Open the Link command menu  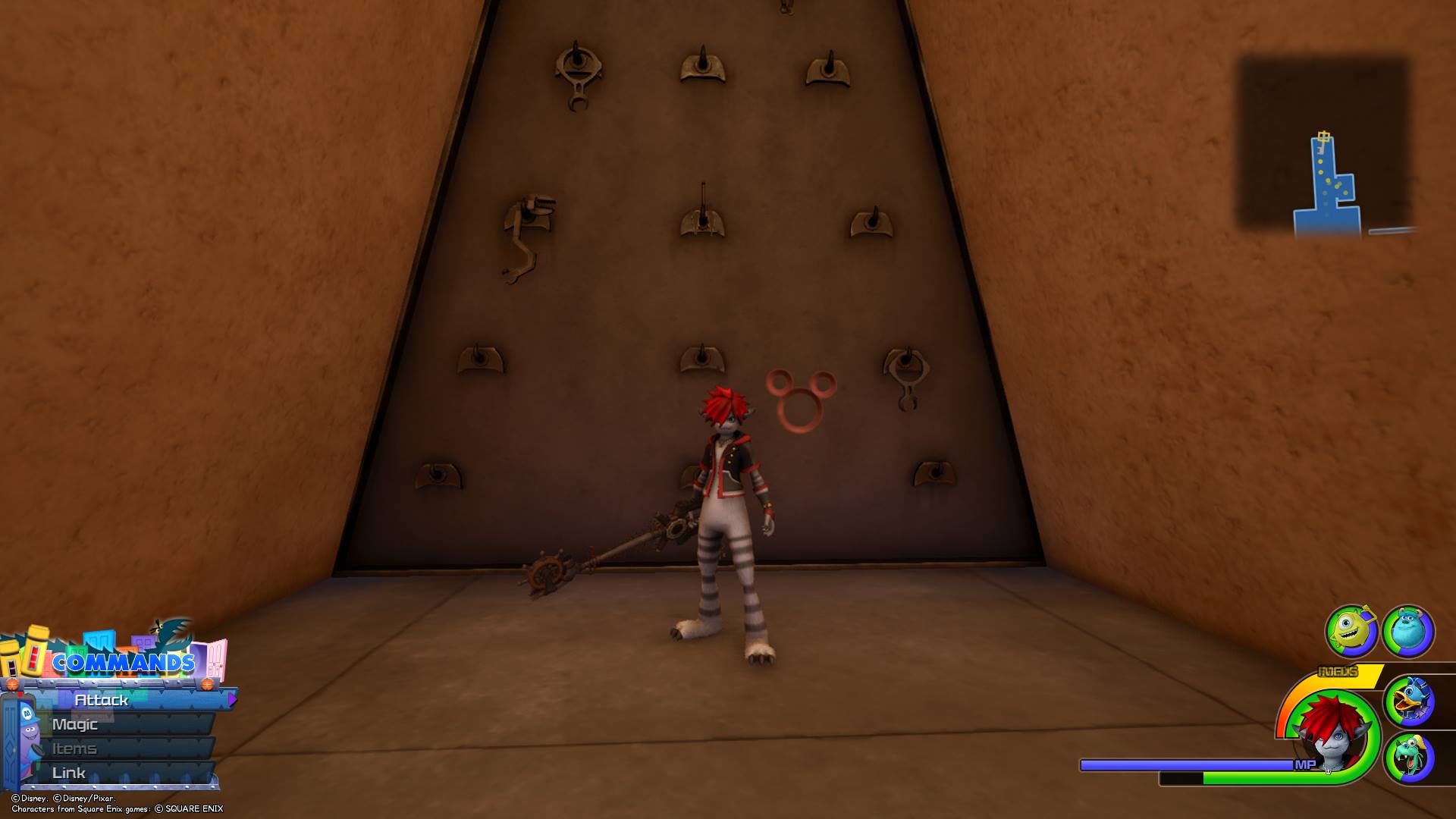[69, 773]
